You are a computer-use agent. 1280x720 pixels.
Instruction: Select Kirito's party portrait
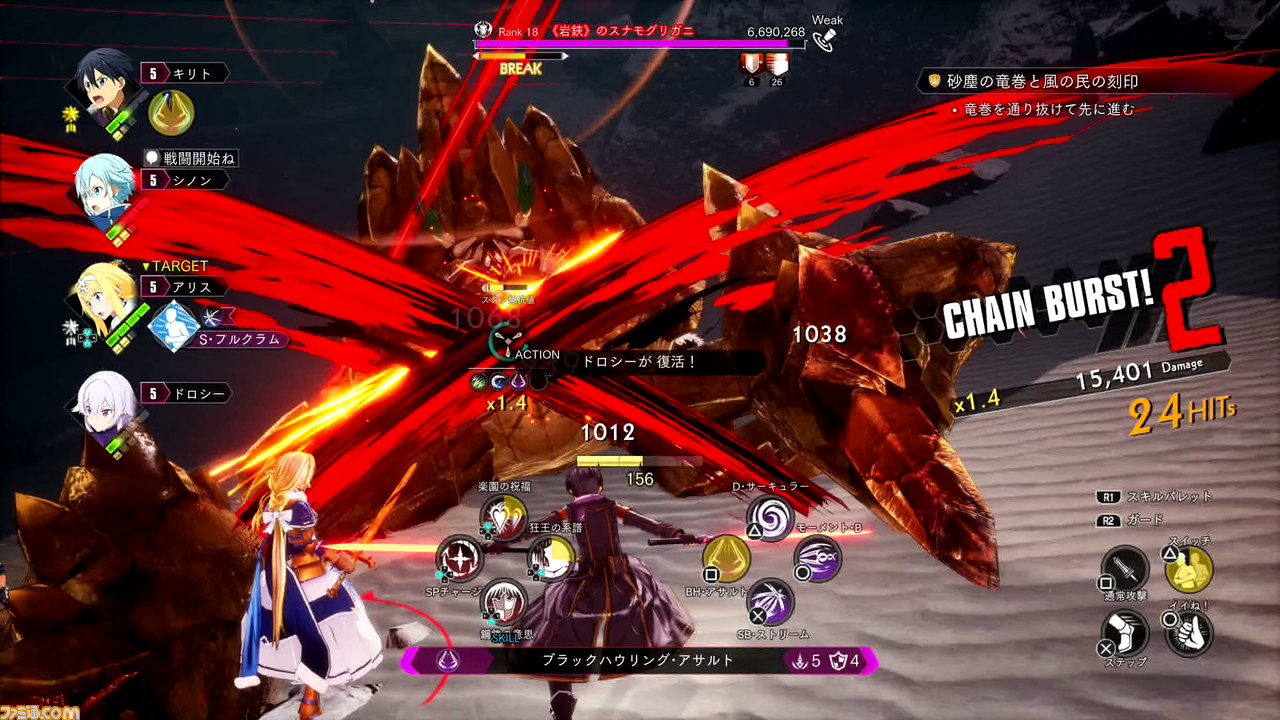[108, 82]
